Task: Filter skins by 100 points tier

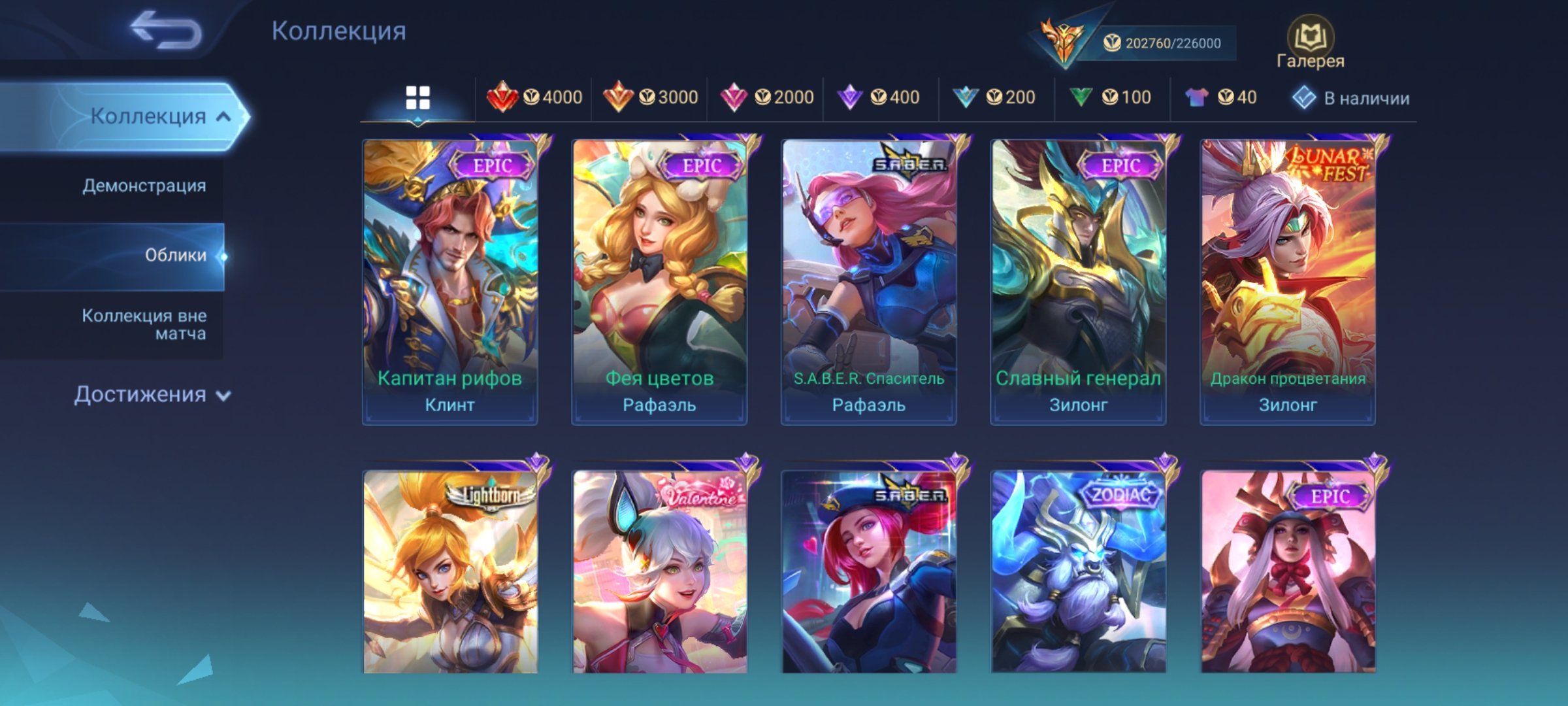Action: (x=1110, y=97)
